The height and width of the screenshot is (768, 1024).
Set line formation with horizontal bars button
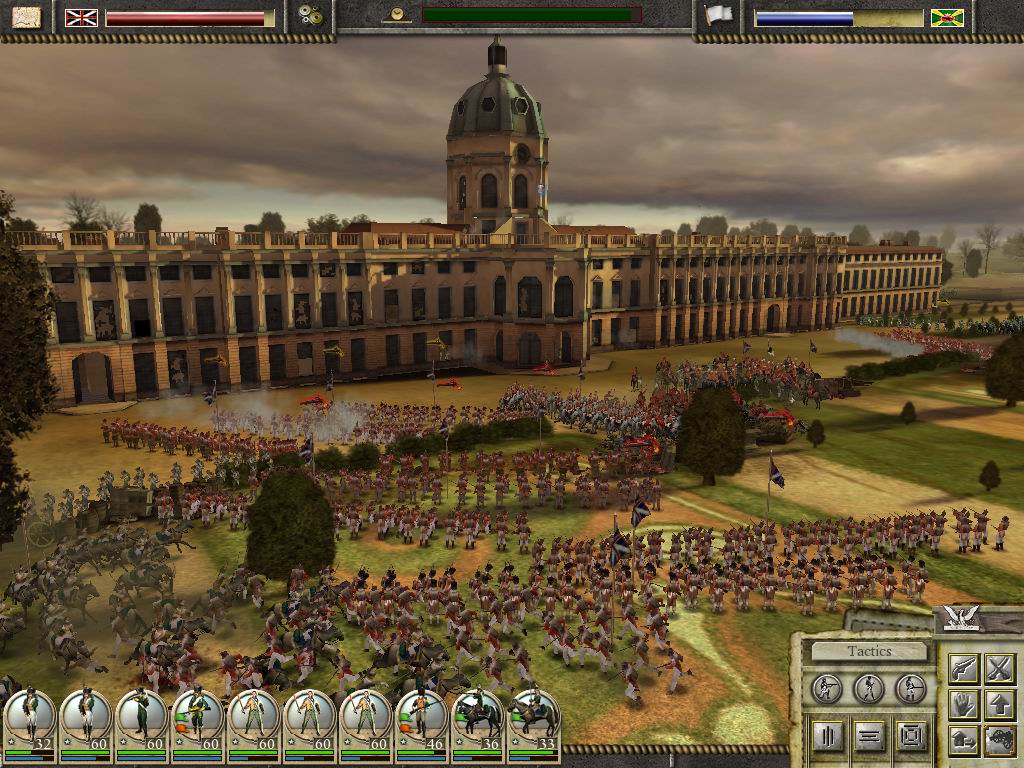pyautogui.click(x=868, y=737)
